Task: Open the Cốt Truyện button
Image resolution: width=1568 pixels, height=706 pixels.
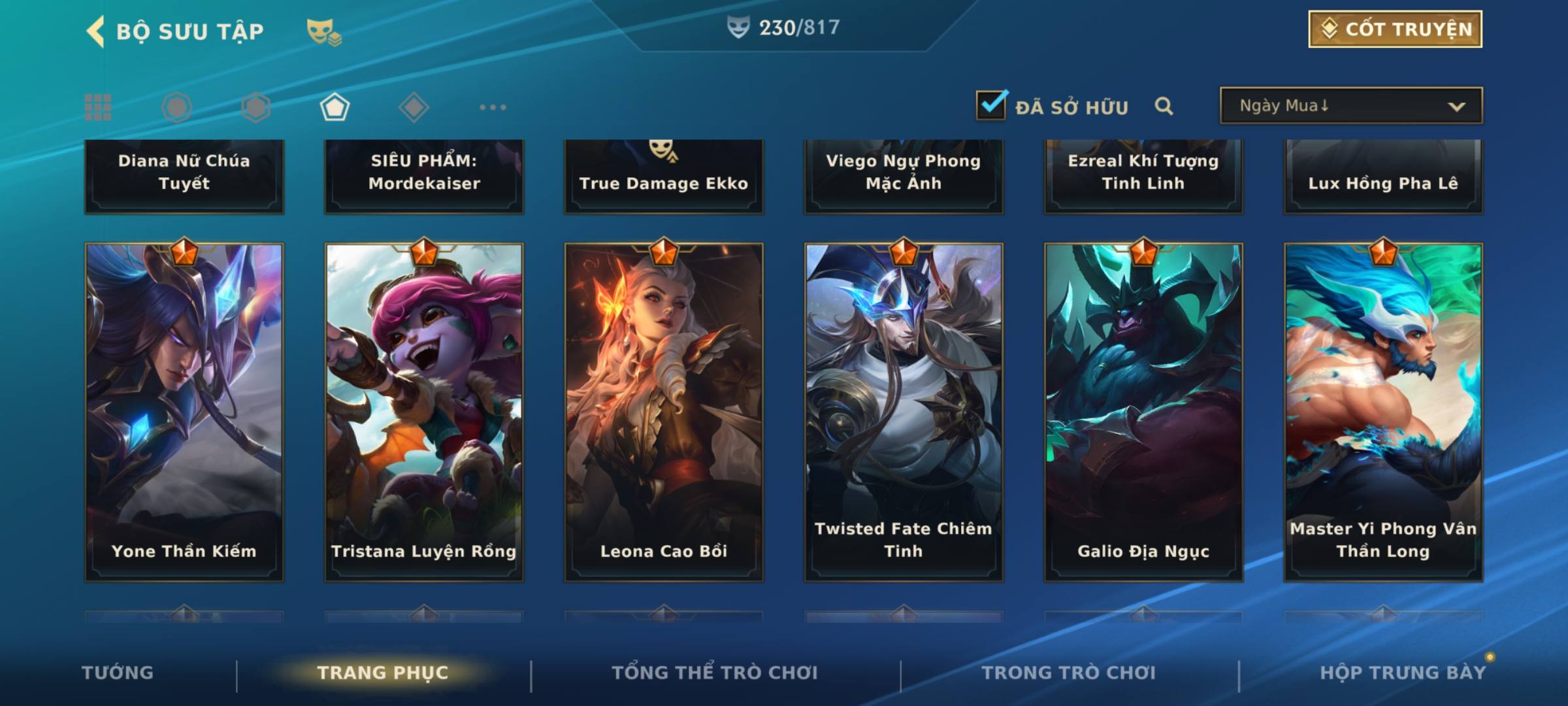Action: [1394, 29]
